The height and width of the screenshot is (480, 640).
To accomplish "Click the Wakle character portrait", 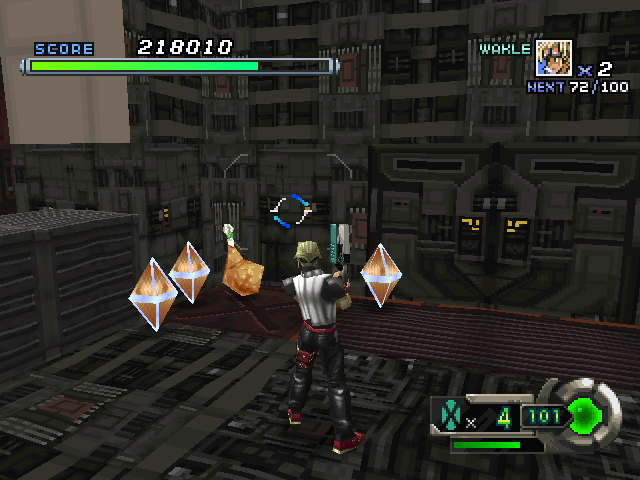I will [x=554, y=58].
